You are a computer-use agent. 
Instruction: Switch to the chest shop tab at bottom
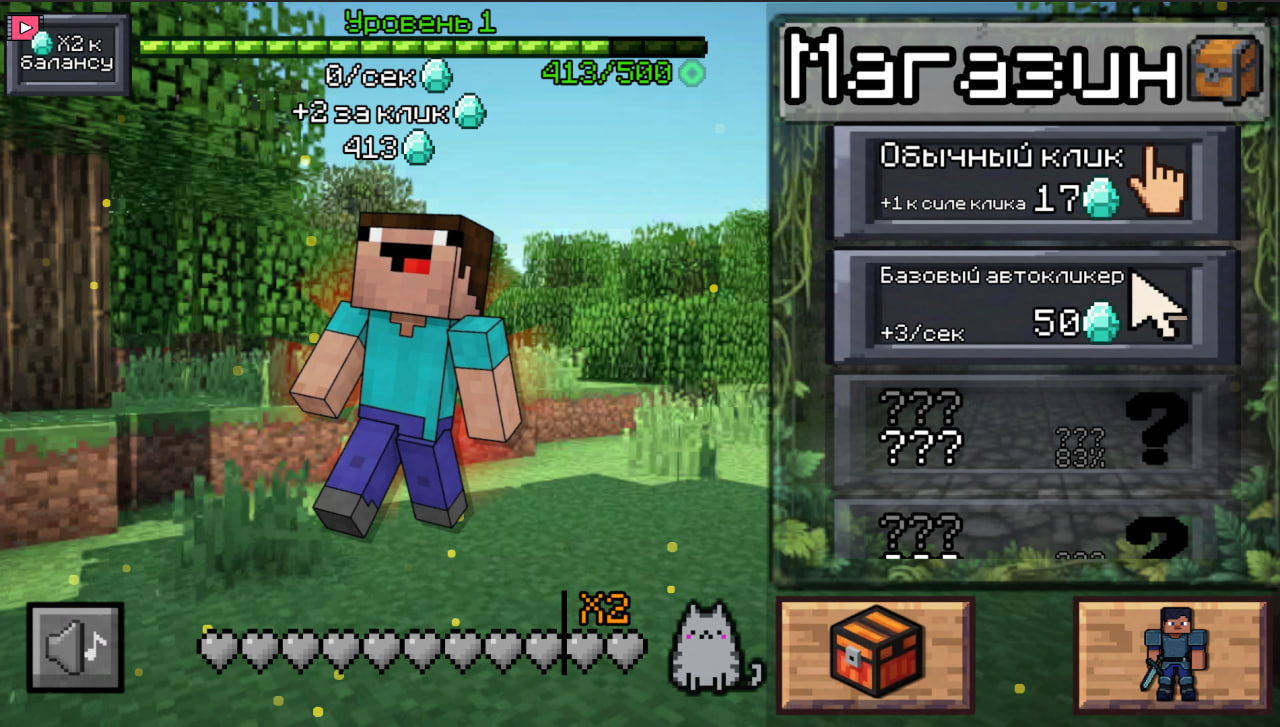pos(876,650)
